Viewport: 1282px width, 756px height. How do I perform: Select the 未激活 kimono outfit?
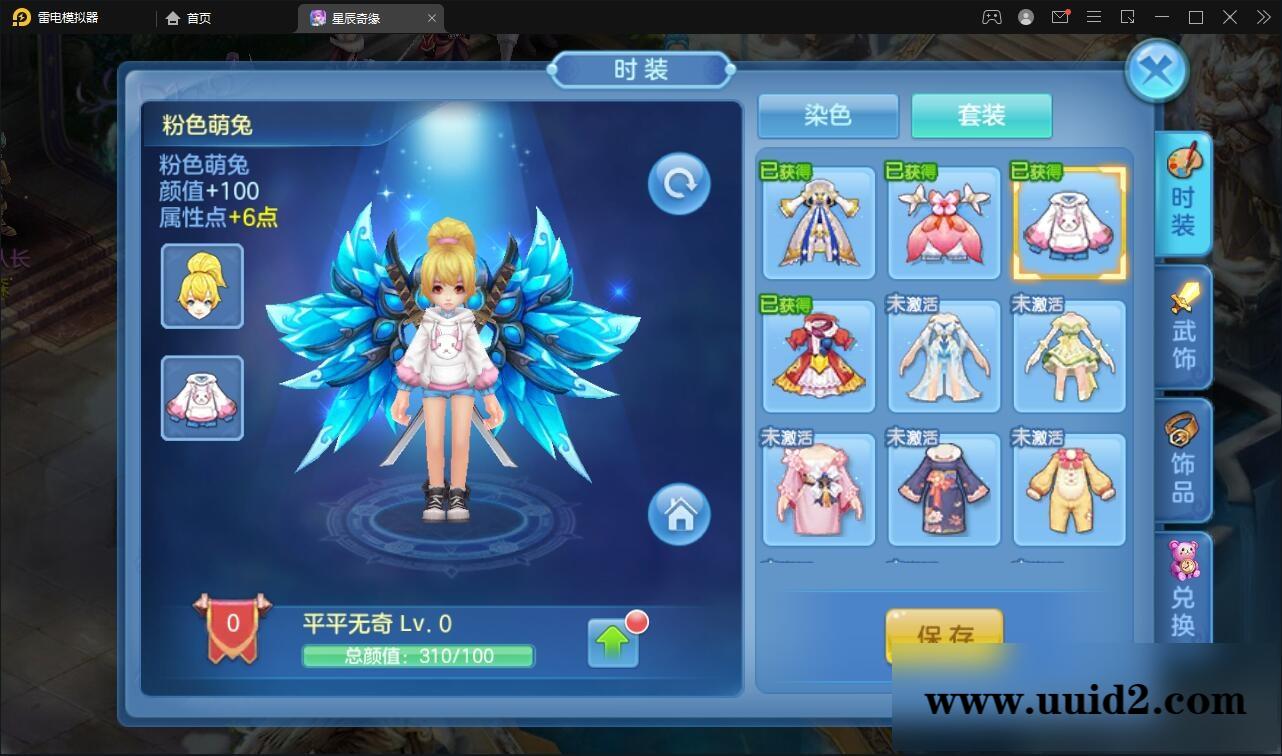coord(943,489)
